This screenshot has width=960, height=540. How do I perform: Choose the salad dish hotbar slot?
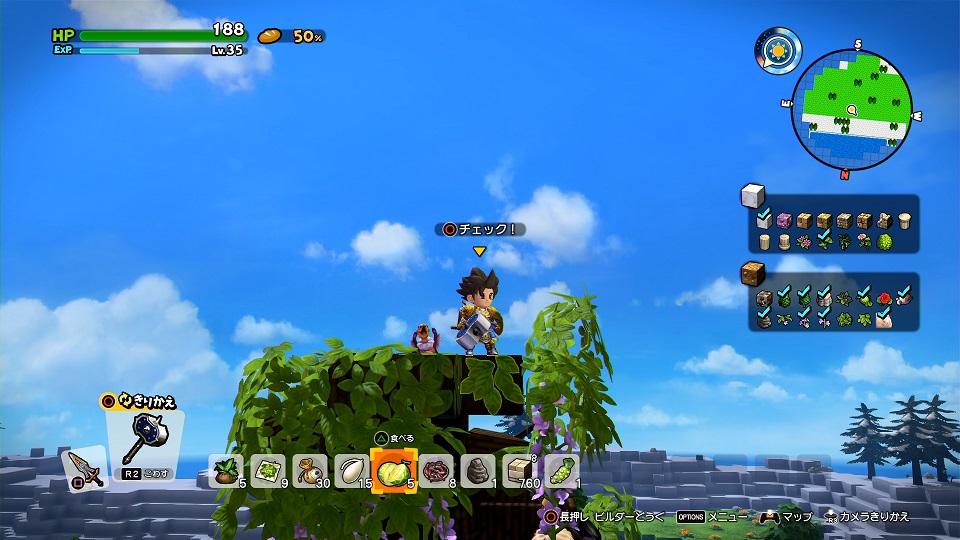tap(269, 469)
